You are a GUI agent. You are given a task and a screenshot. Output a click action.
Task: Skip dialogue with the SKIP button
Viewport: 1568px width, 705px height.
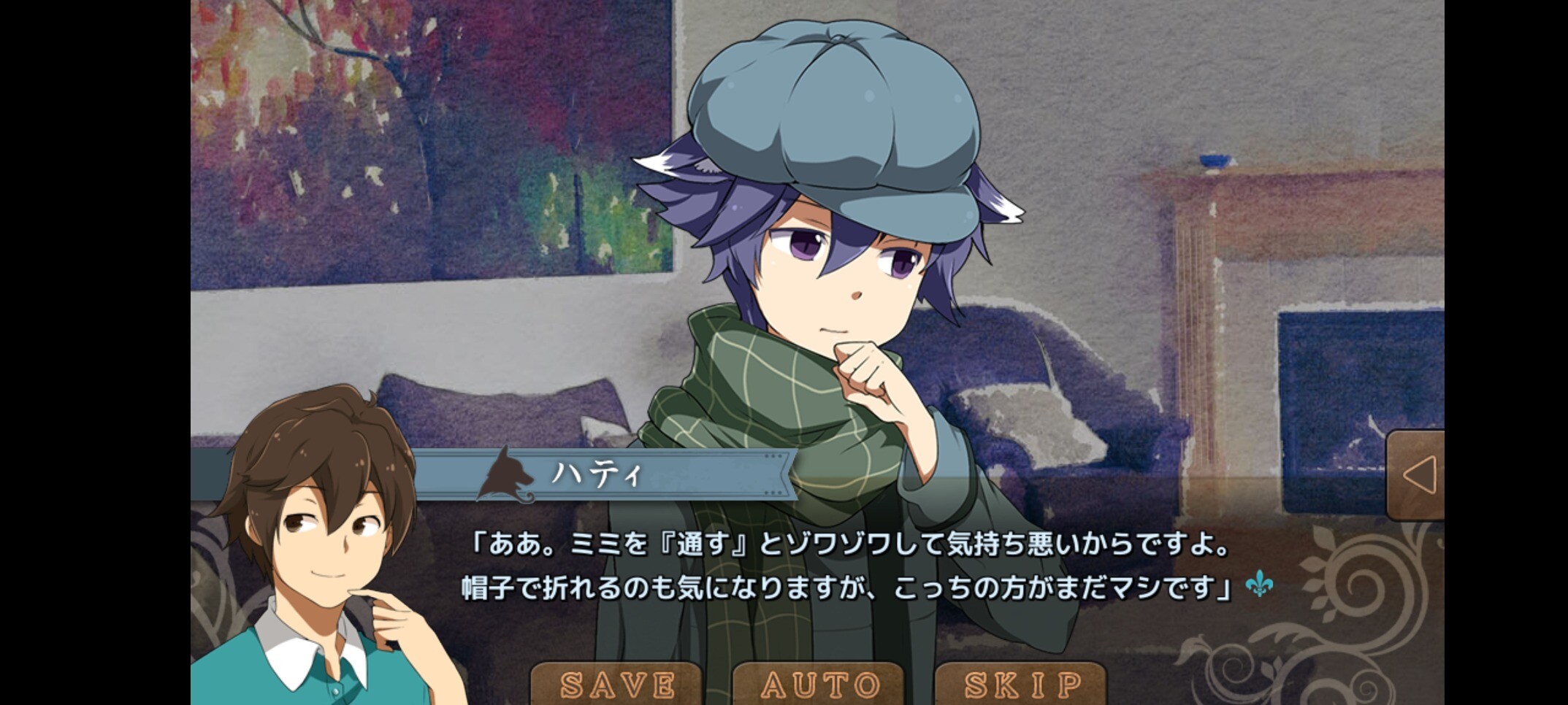coord(1022,685)
